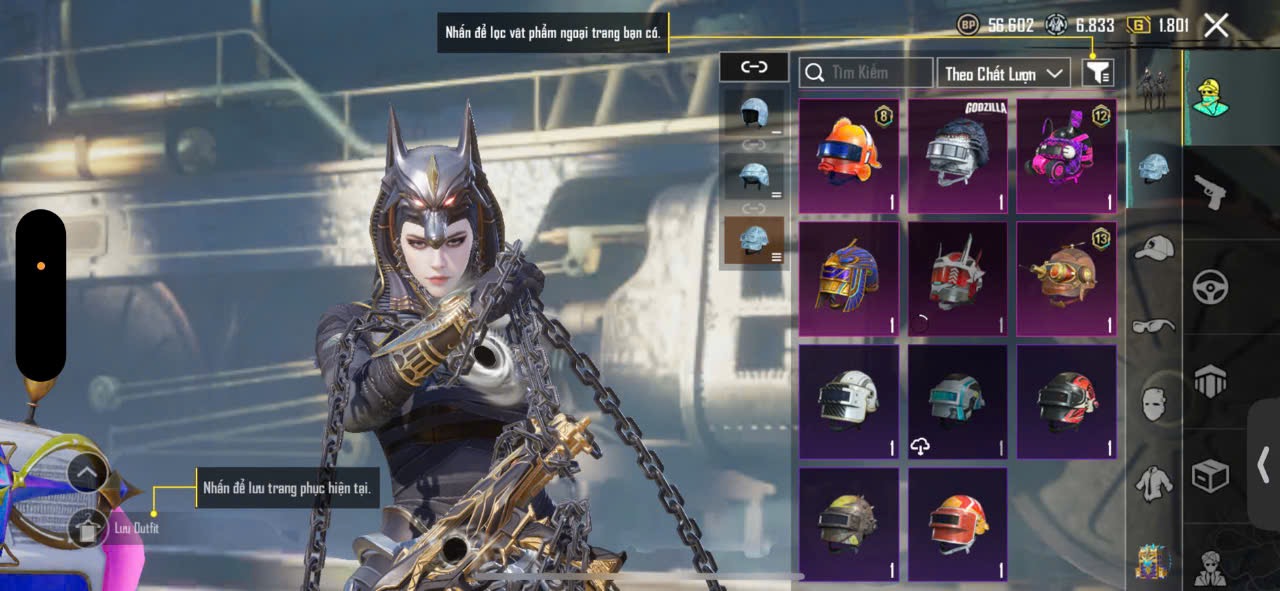Select the red and white mecha helmet
The width and height of the screenshot is (1280, 591).
pyautogui.click(x=958, y=279)
